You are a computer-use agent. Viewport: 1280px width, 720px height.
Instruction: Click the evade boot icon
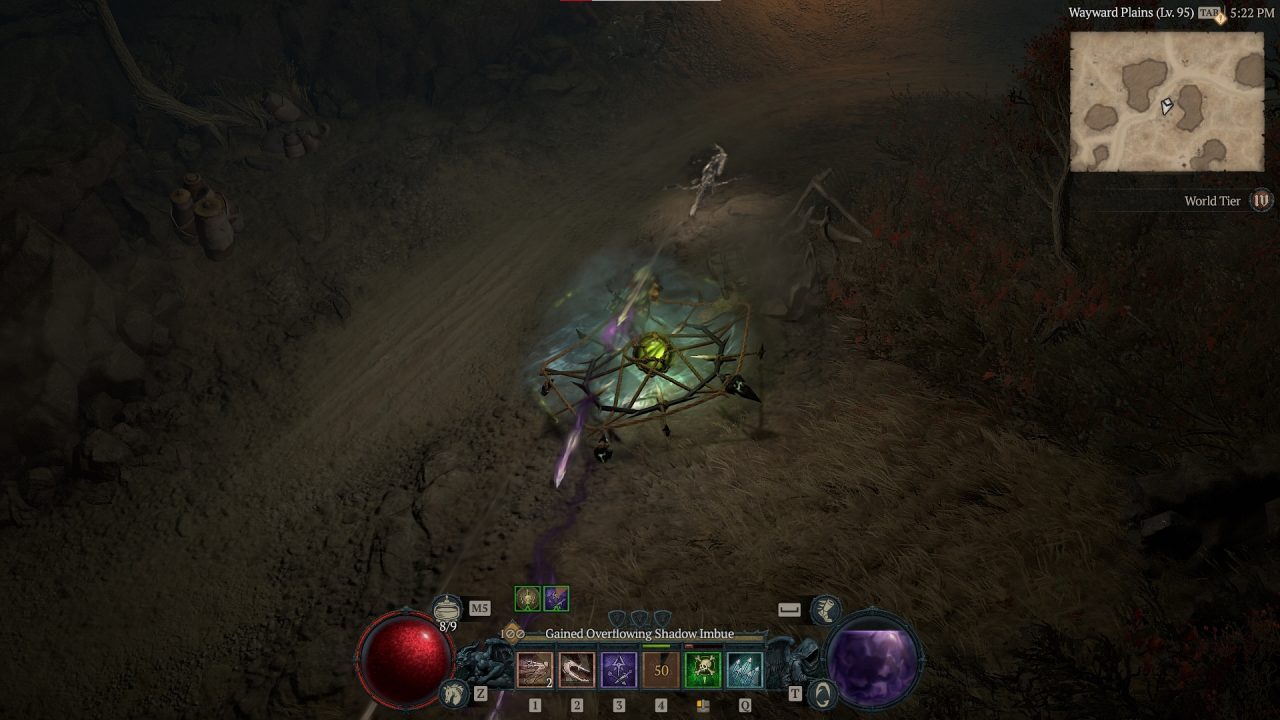click(x=825, y=608)
